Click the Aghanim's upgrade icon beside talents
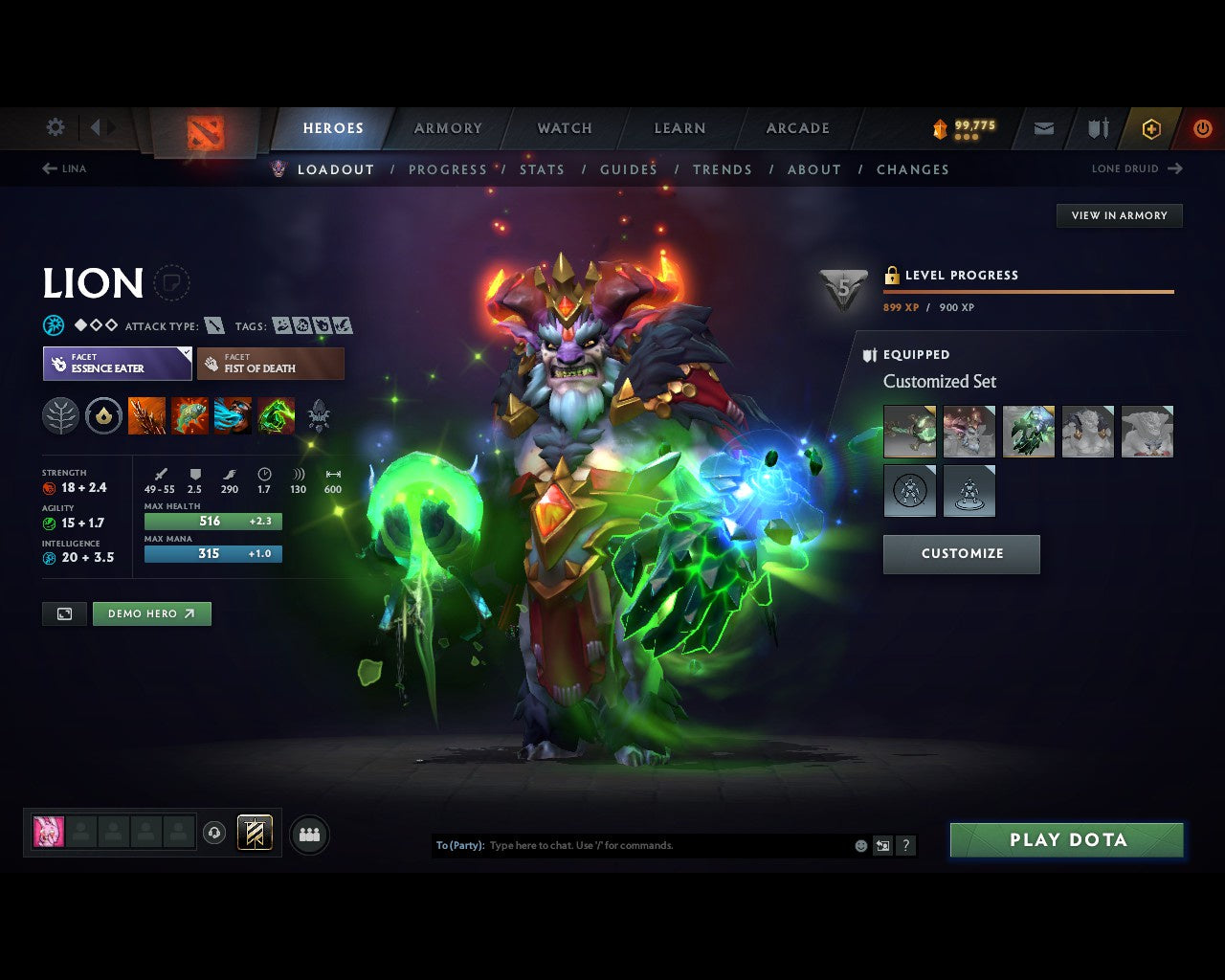This screenshot has width=1225, height=980. click(104, 415)
